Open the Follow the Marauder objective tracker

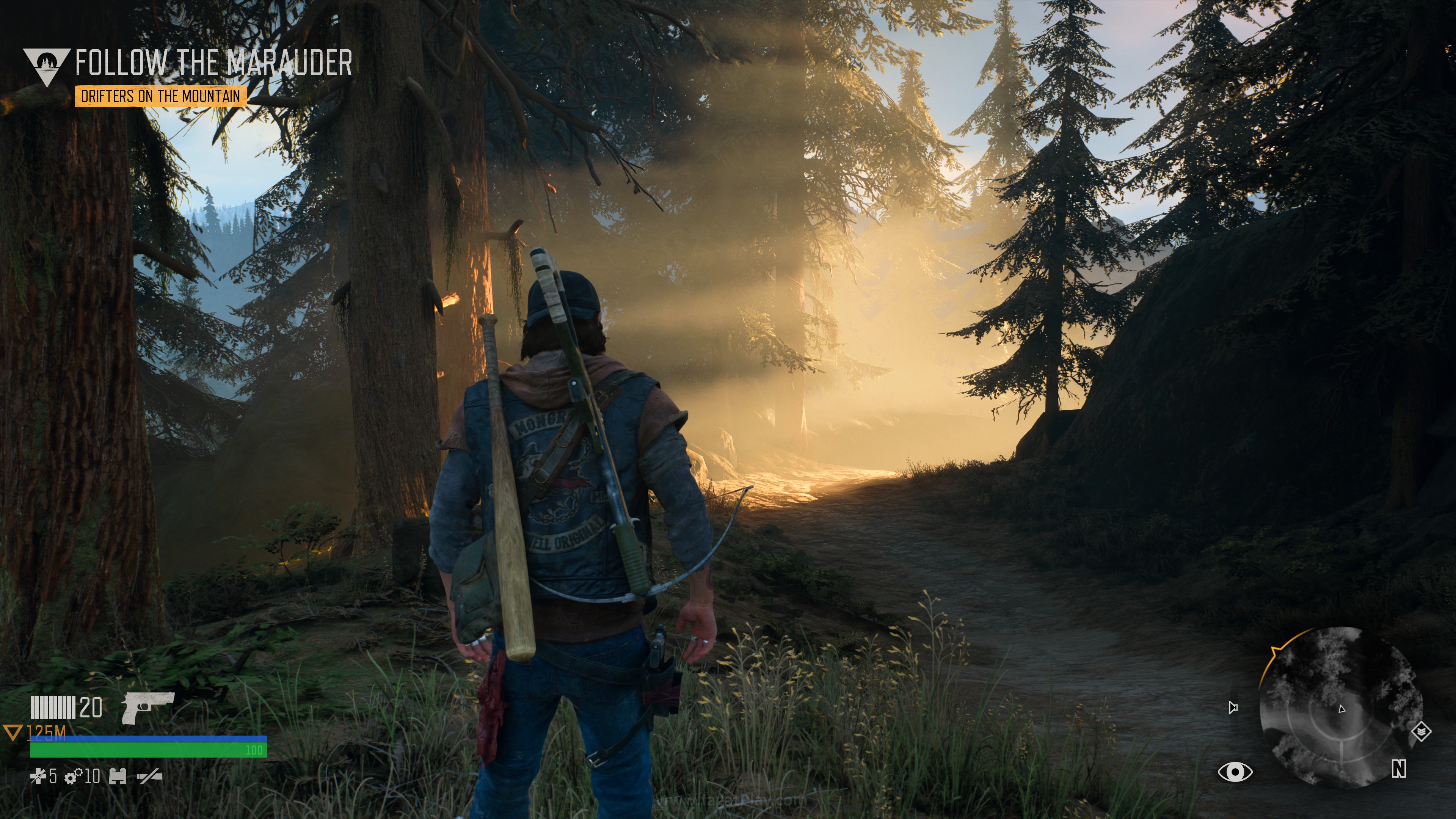[213, 63]
